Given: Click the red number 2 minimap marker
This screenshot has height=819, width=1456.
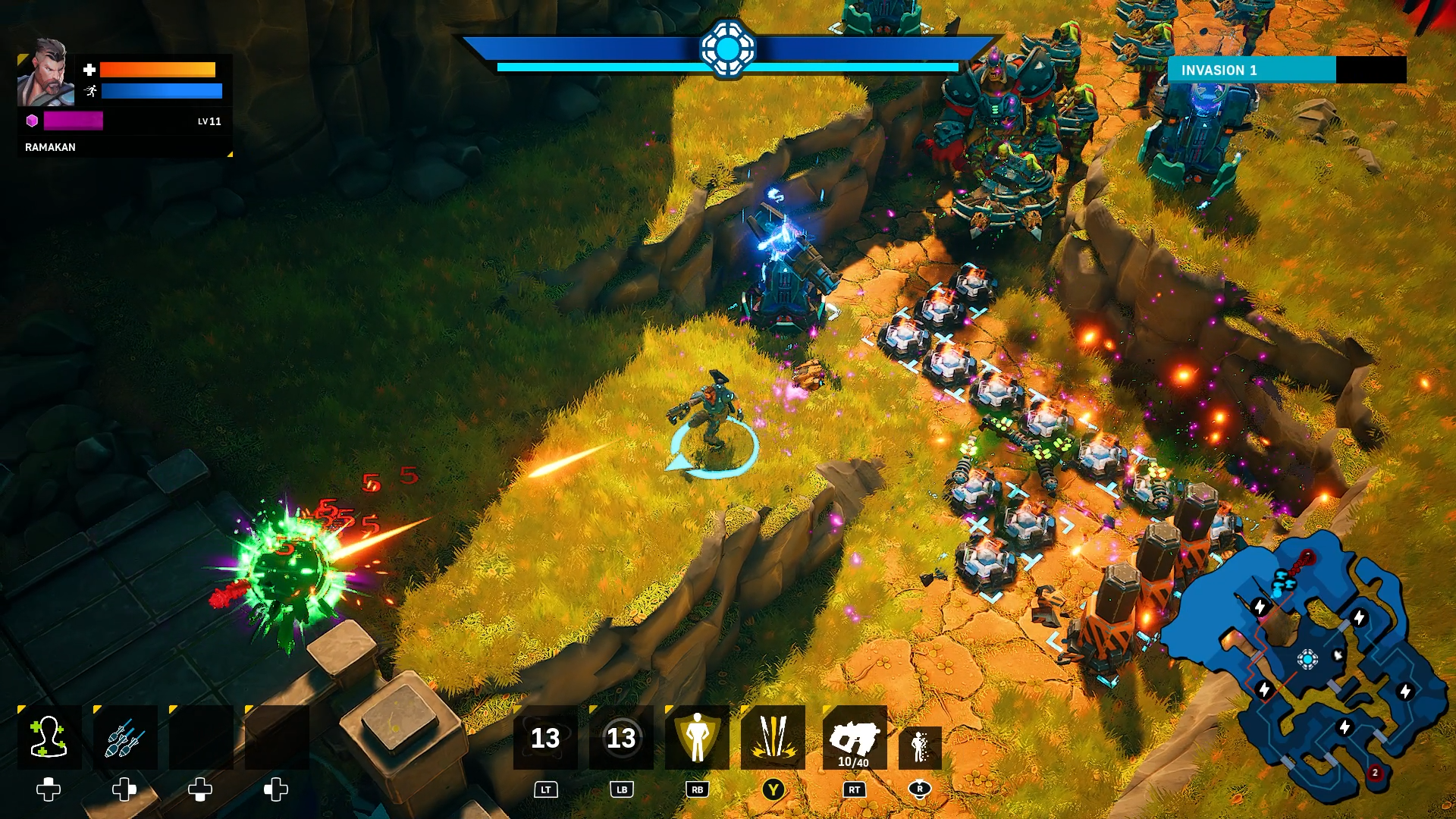Looking at the screenshot, I should 1375,773.
